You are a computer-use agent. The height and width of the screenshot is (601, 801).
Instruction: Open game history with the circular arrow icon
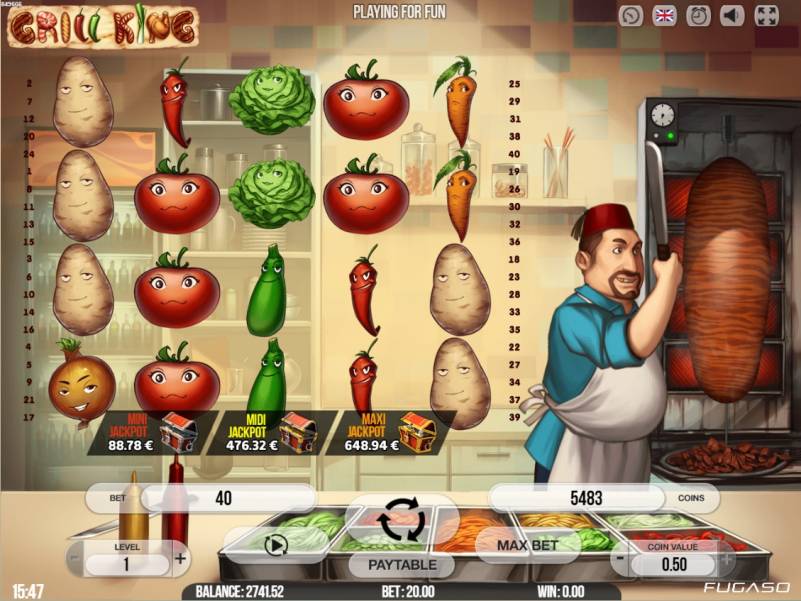[631, 16]
